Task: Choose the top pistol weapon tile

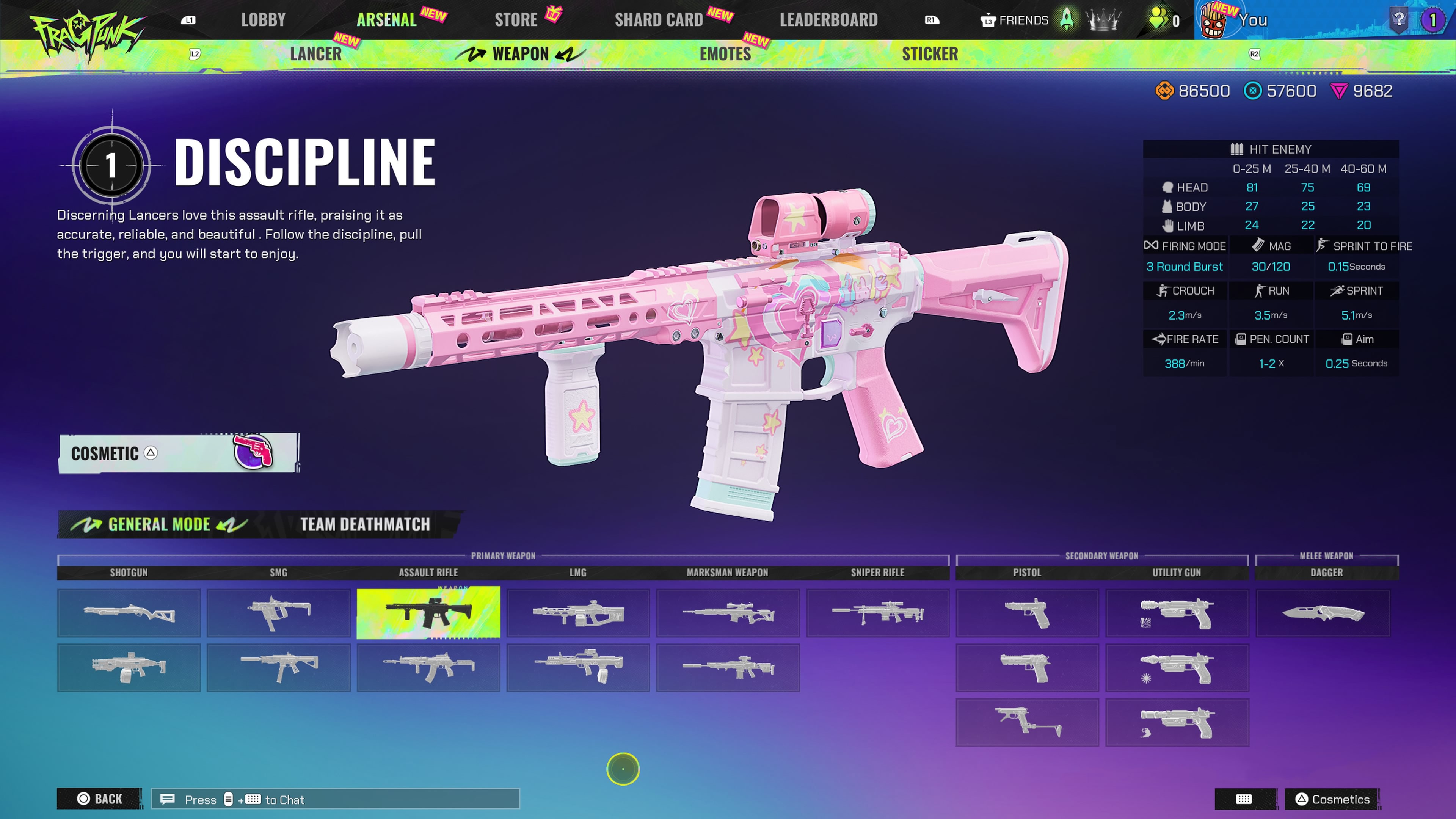Action: click(x=1027, y=613)
